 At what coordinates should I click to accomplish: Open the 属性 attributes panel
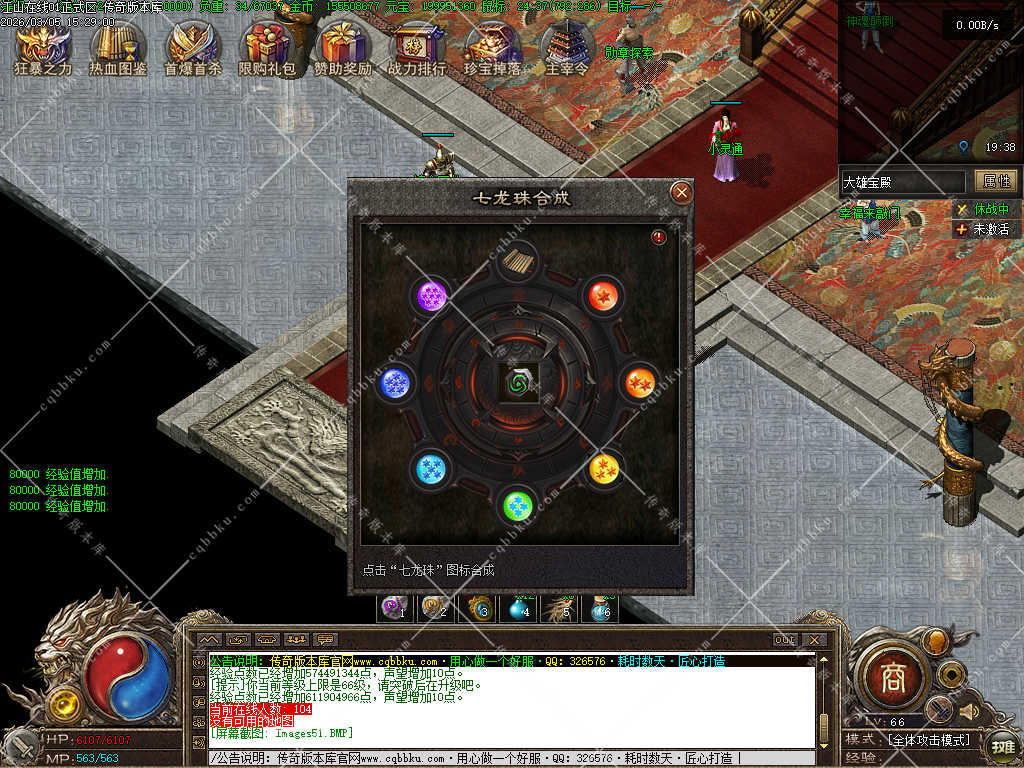tap(997, 181)
